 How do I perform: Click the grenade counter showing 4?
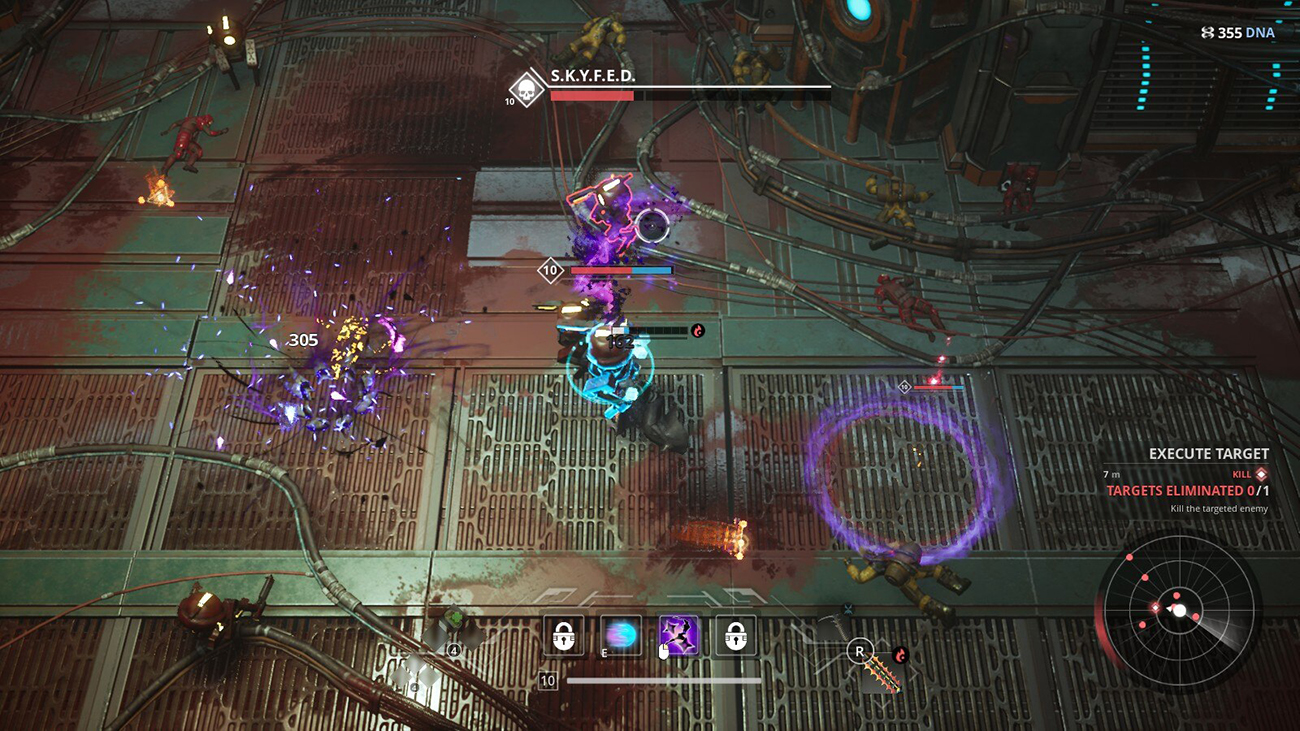pos(453,650)
